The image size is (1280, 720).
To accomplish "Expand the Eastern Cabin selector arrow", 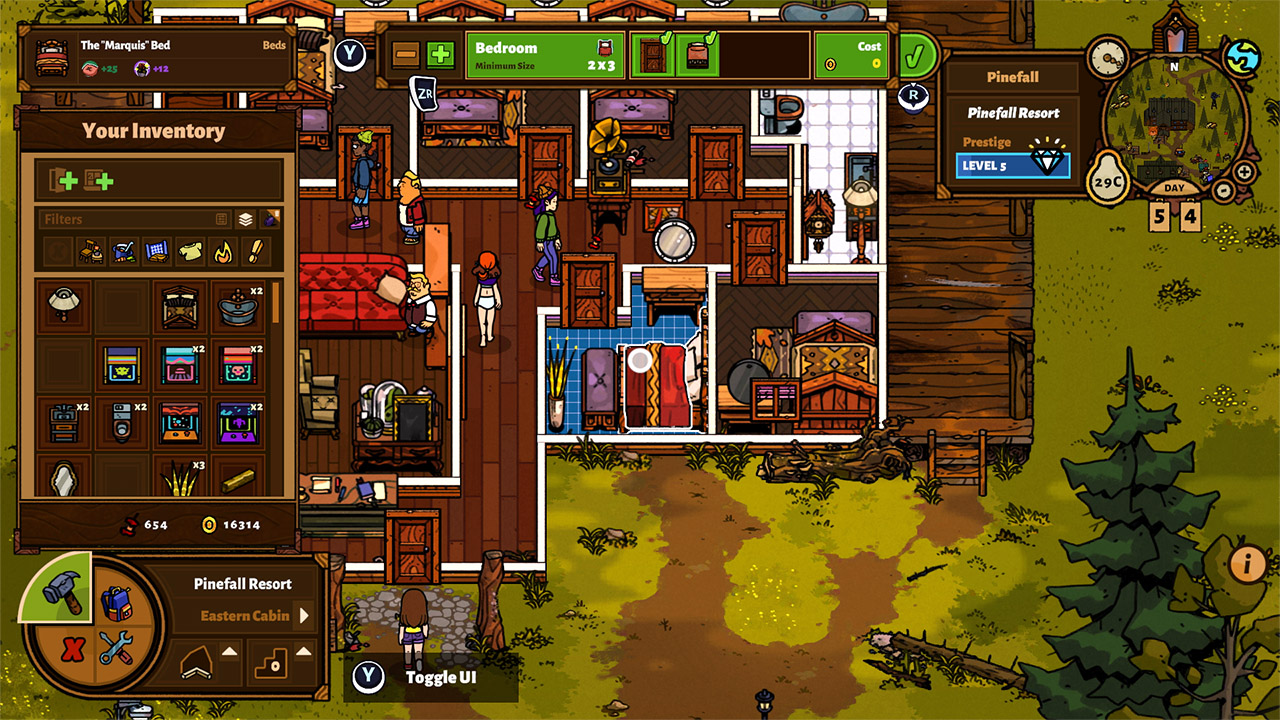I will tap(303, 616).
